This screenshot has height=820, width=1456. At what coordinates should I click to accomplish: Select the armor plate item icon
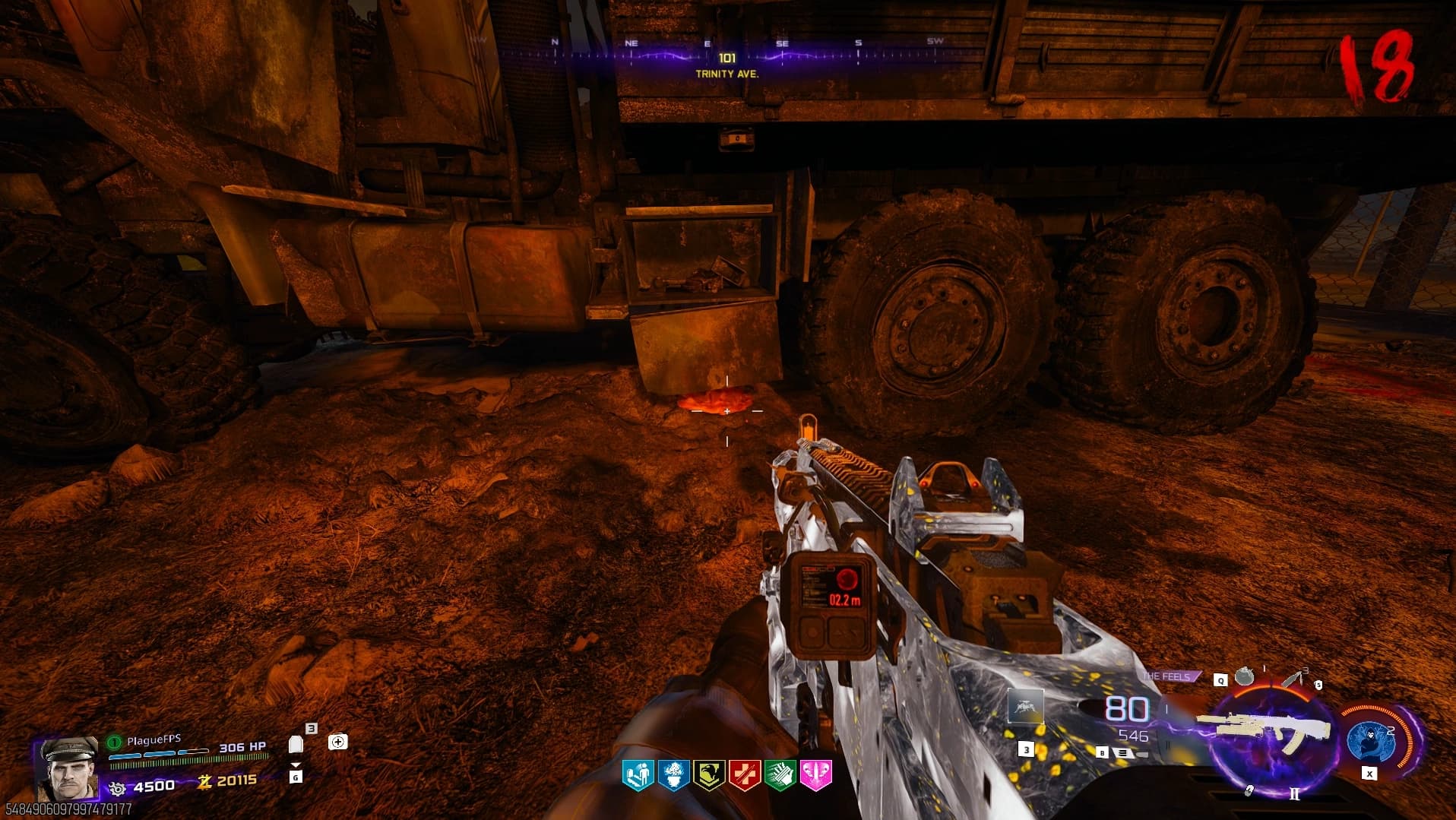click(296, 744)
